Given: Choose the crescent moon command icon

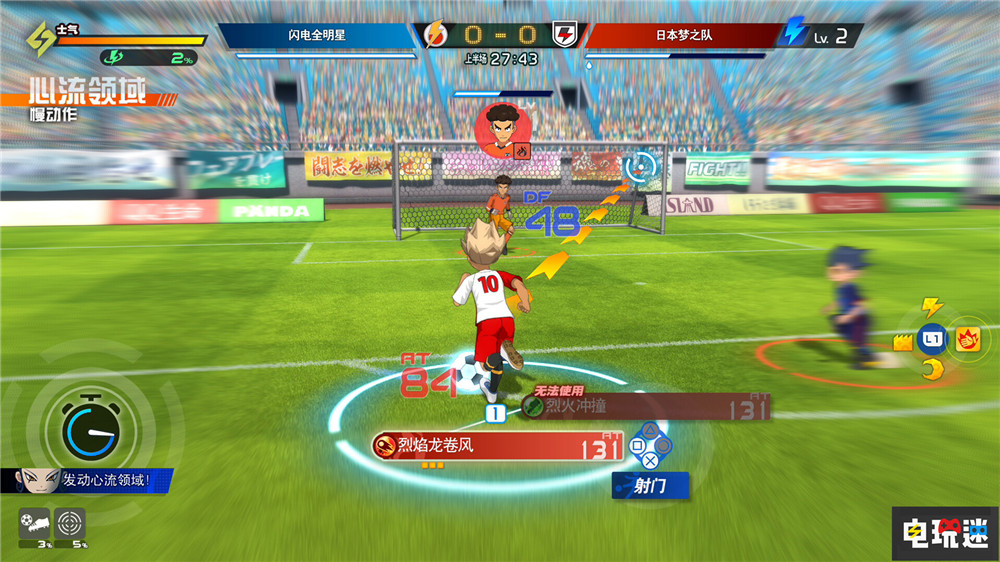Looking at the screenshot, I should click(x=932, y=371).
